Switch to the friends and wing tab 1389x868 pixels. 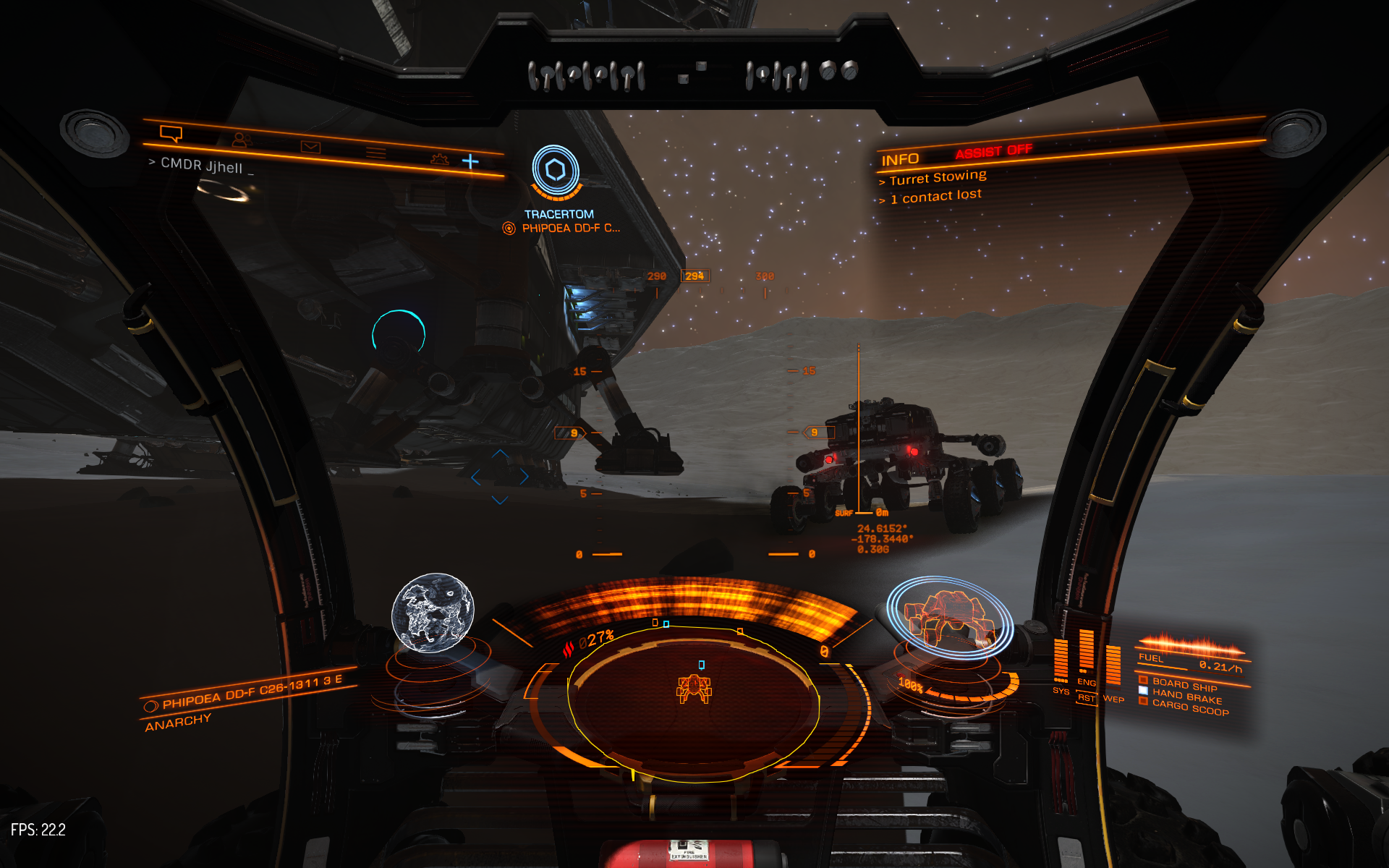pos(242,140)
